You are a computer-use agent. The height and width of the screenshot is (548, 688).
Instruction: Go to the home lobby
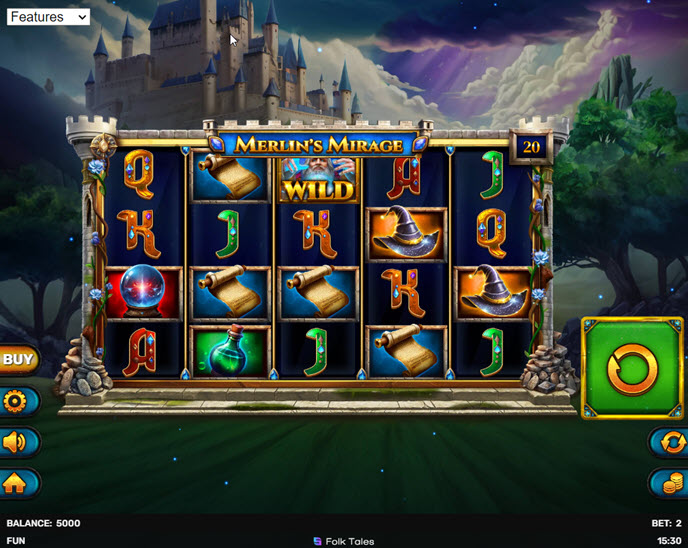point(17,483)
